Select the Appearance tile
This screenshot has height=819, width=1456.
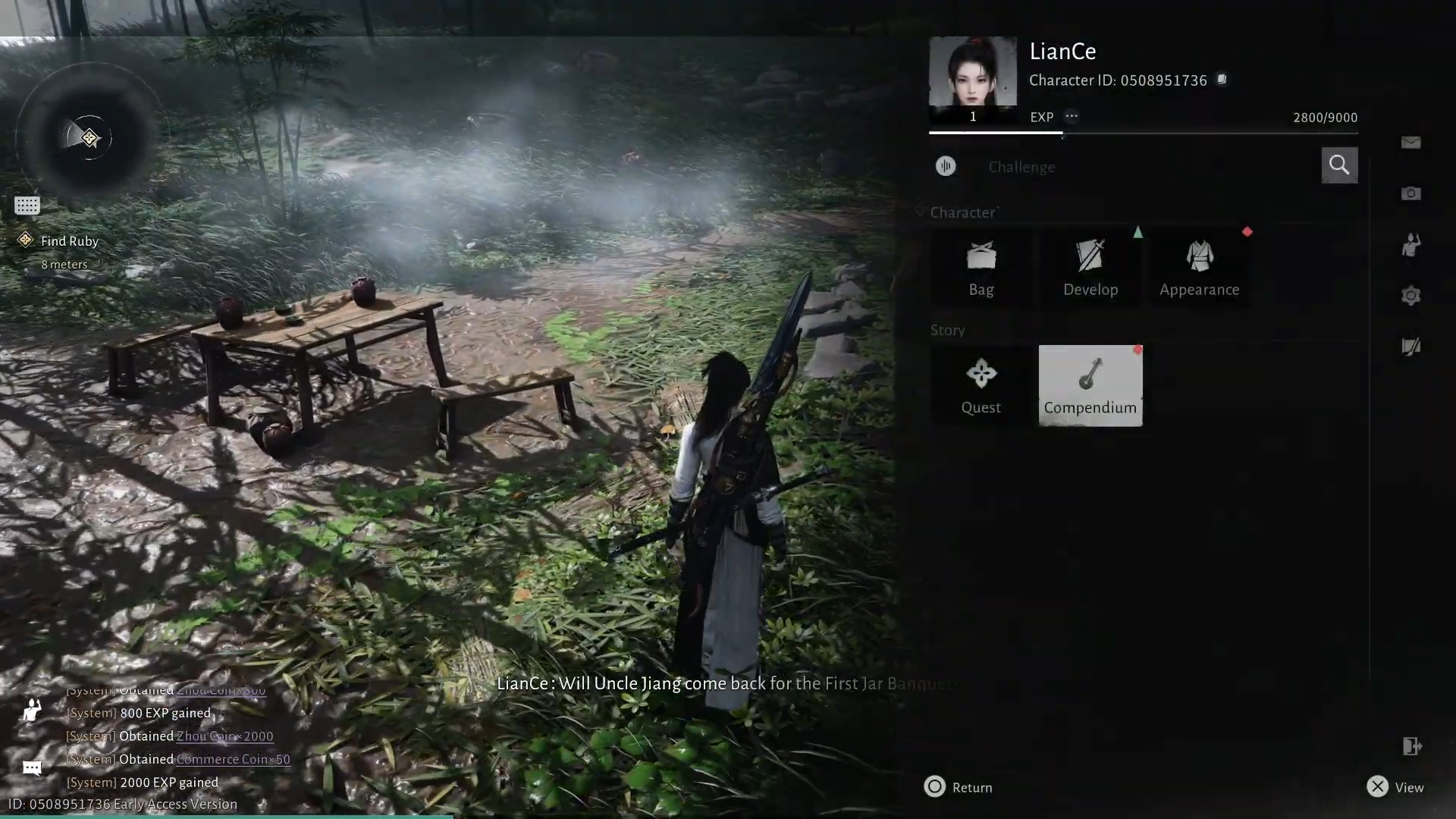click(1199, 268)
